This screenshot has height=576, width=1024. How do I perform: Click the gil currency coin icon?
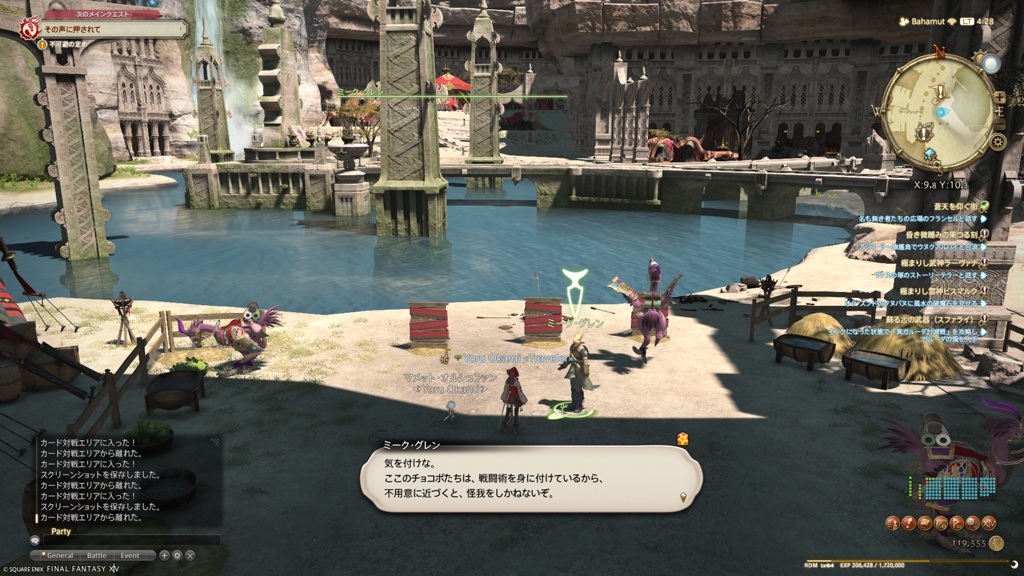click(996, 543)
